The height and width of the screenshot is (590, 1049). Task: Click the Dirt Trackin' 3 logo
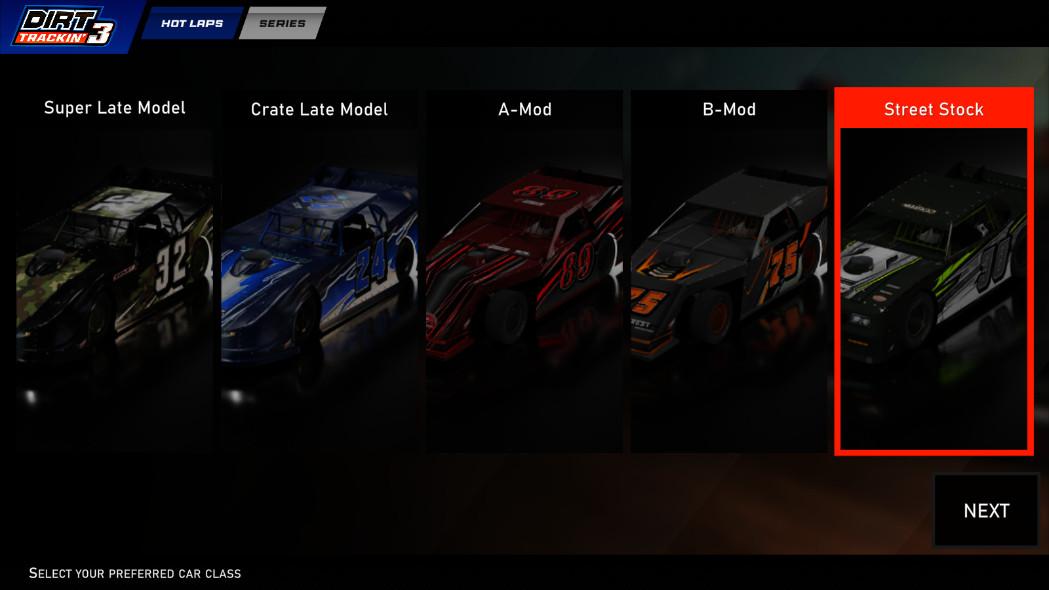coord(65,27)
